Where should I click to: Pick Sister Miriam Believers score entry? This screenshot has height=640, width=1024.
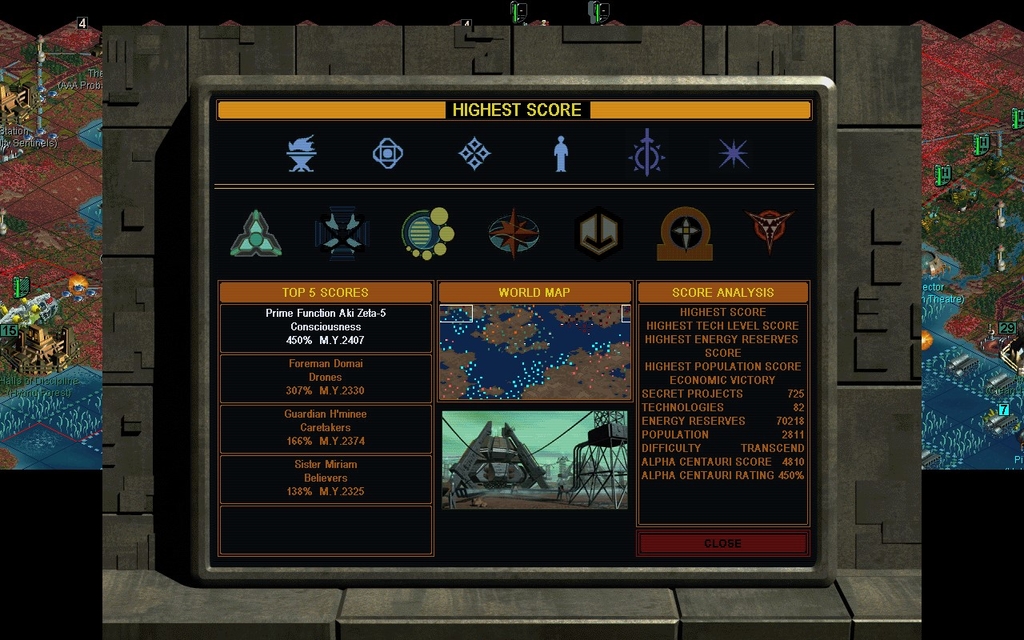point(326,479)
